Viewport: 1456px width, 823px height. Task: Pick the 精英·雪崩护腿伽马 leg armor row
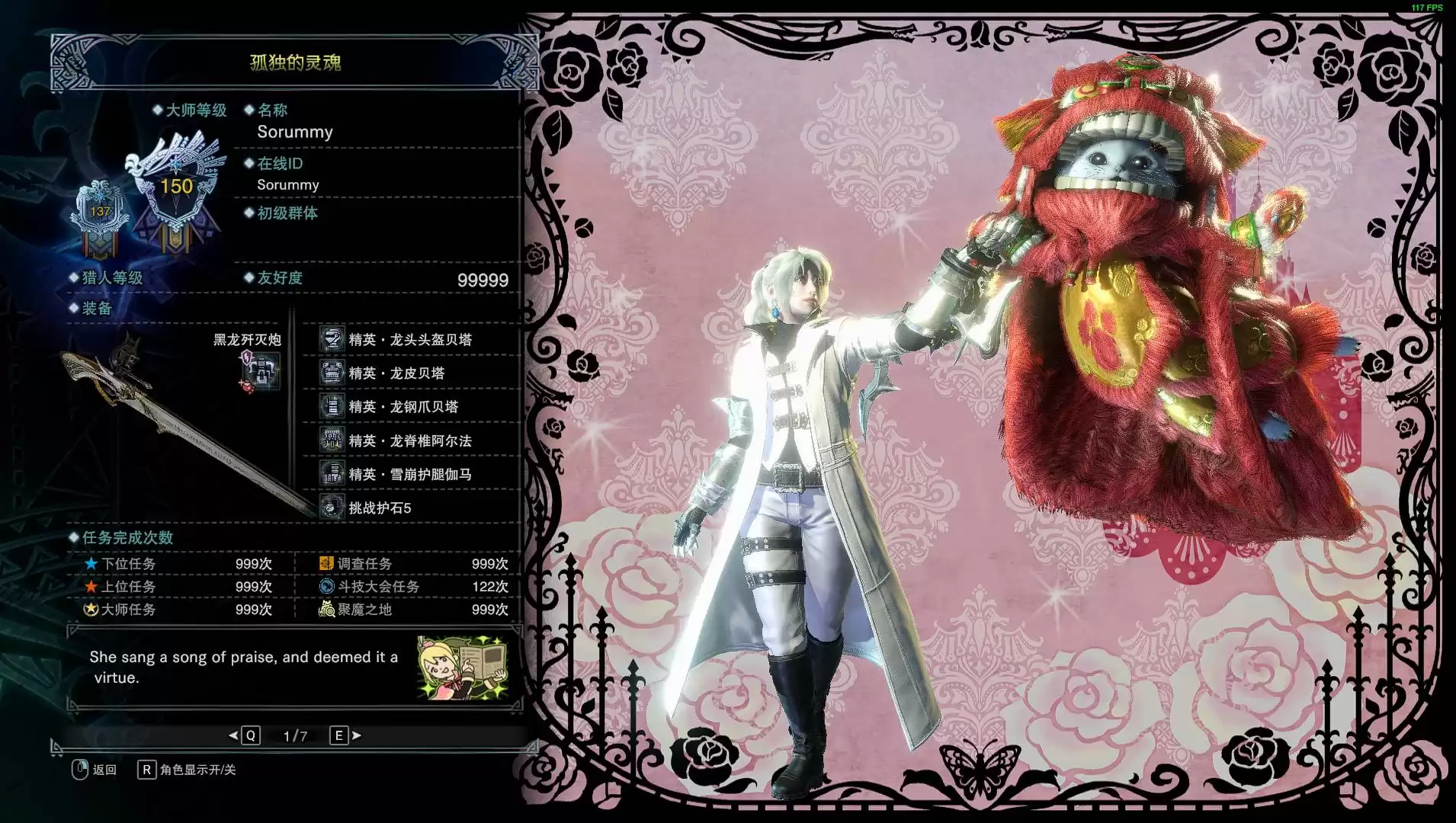[409, 474]
